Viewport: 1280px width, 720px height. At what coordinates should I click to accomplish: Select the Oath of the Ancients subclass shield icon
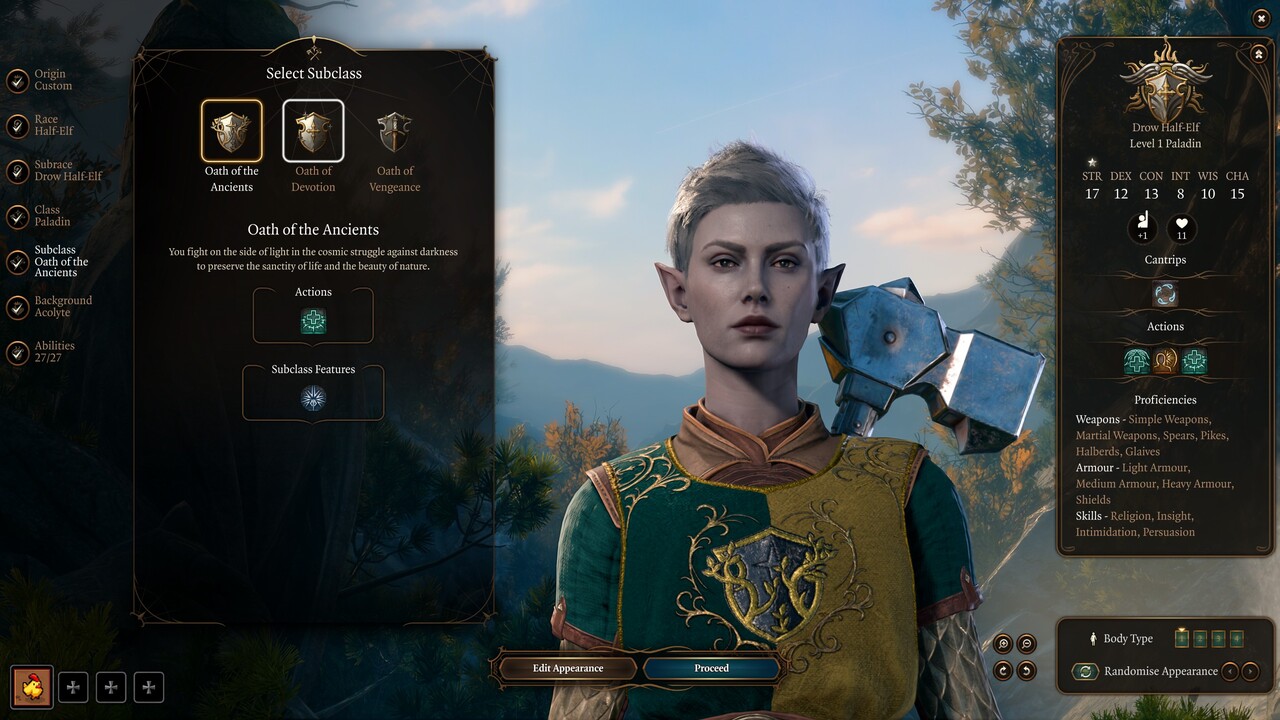tap(231, 130)
